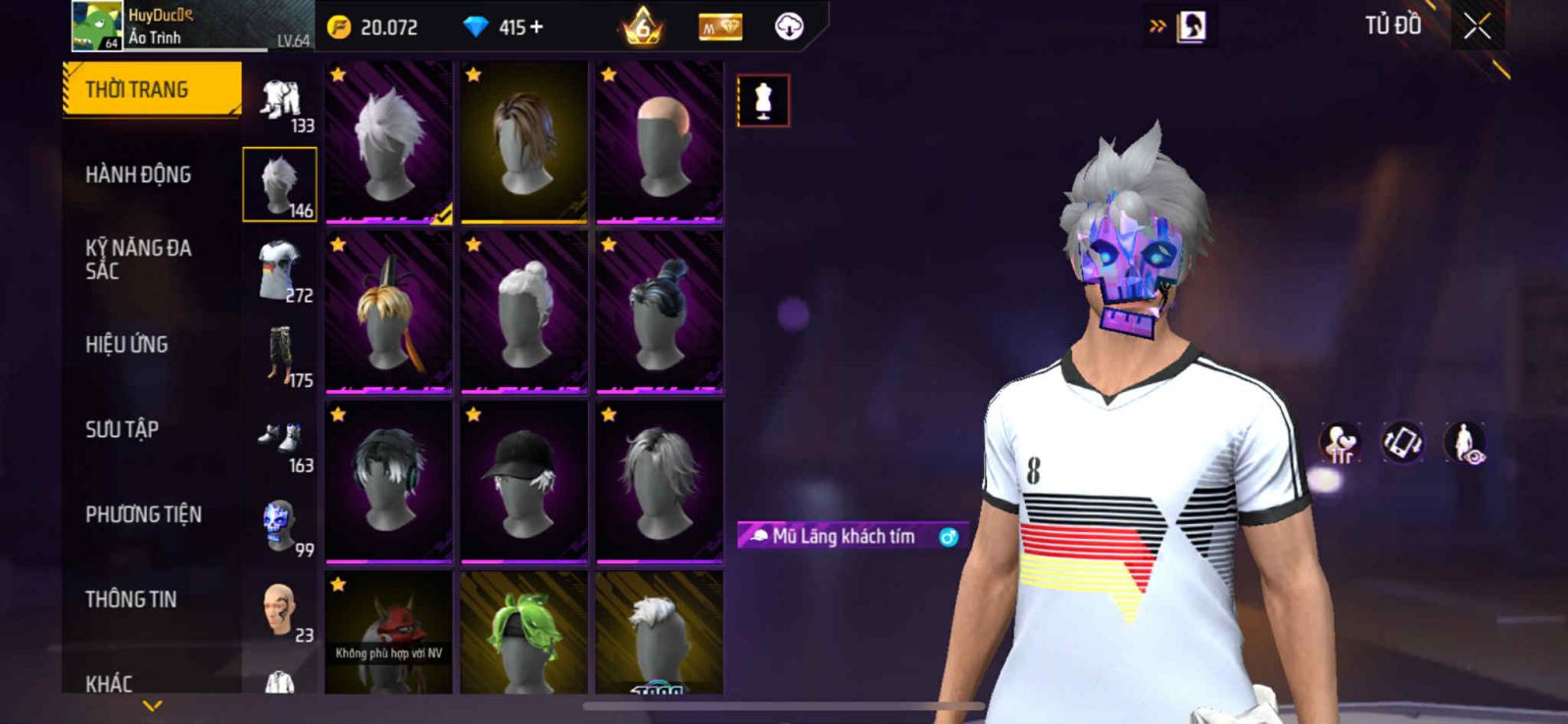Tap the rotate phone icon

[1402, 442]
